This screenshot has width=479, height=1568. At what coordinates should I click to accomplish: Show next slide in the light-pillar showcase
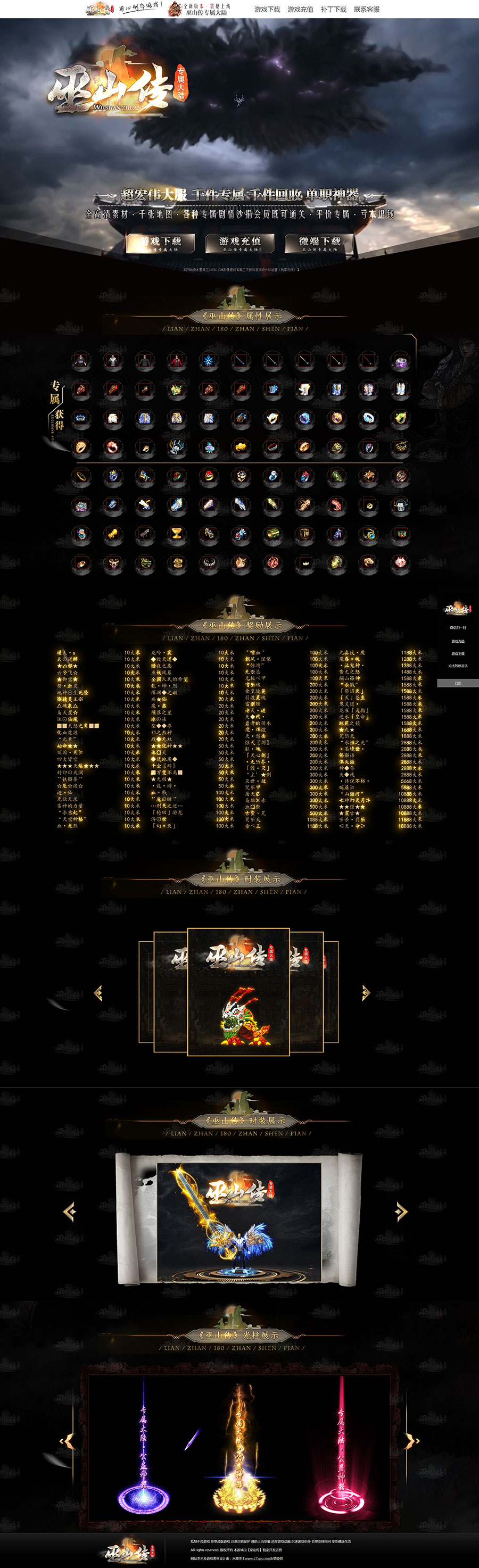(413, 1441)
